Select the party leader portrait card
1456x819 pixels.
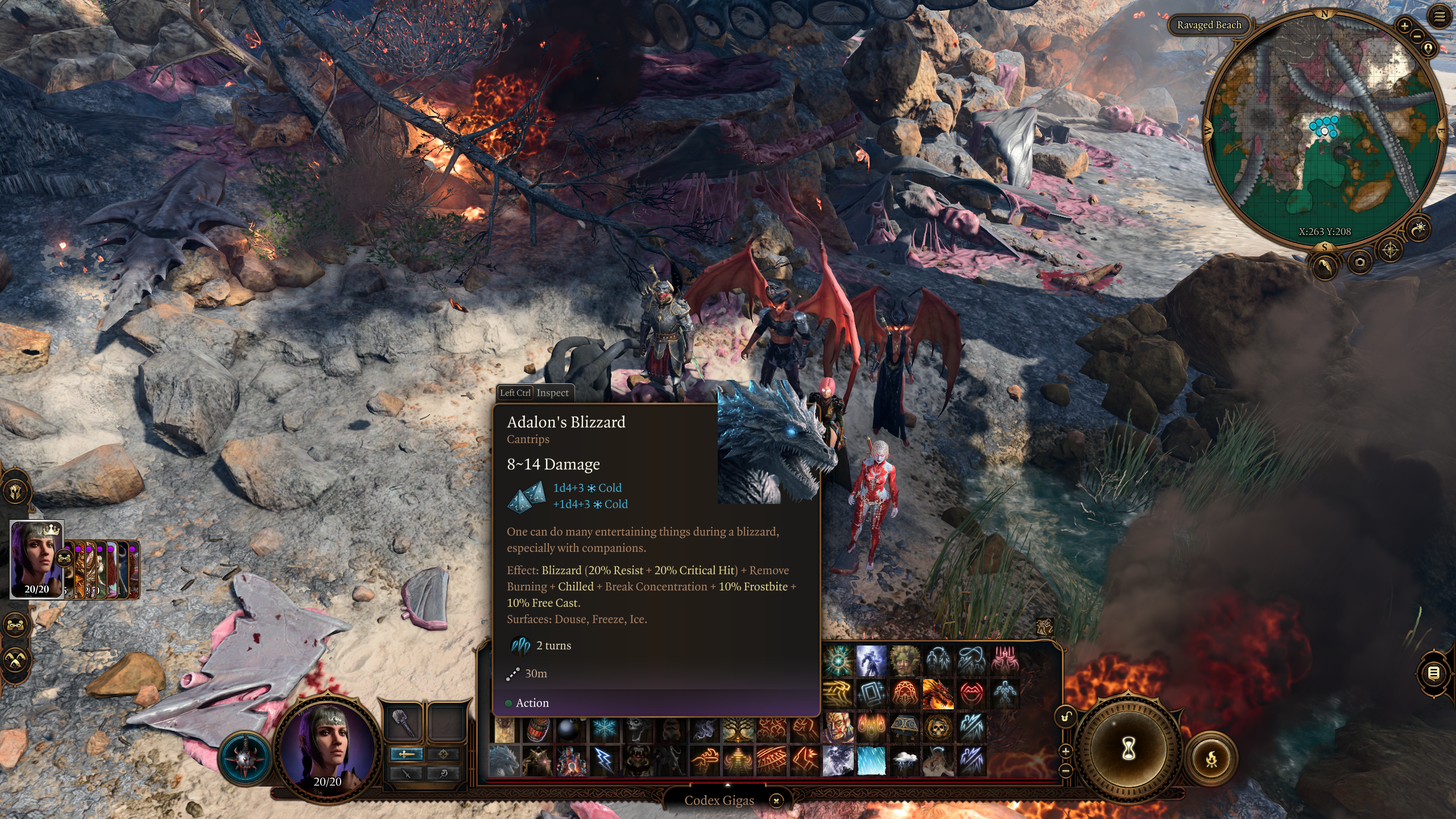(37, 560)
